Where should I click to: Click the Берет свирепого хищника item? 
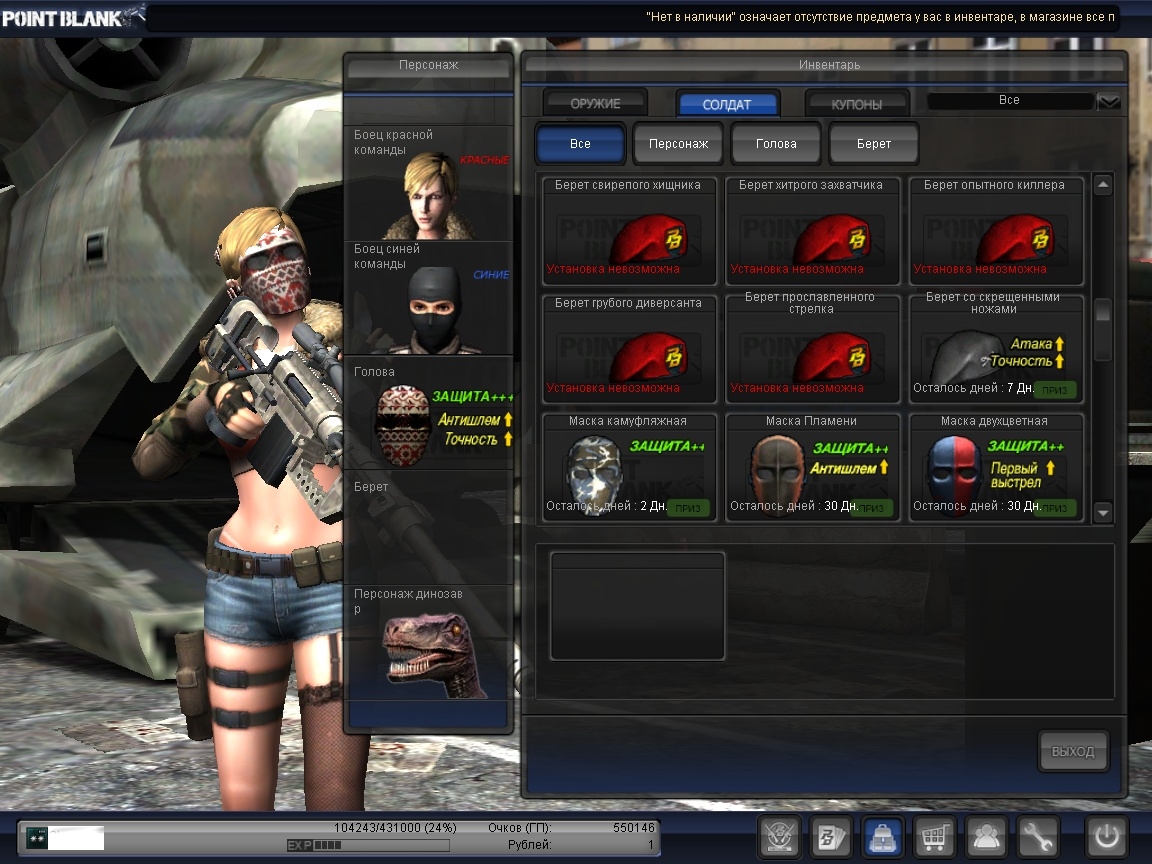point(629,232)
